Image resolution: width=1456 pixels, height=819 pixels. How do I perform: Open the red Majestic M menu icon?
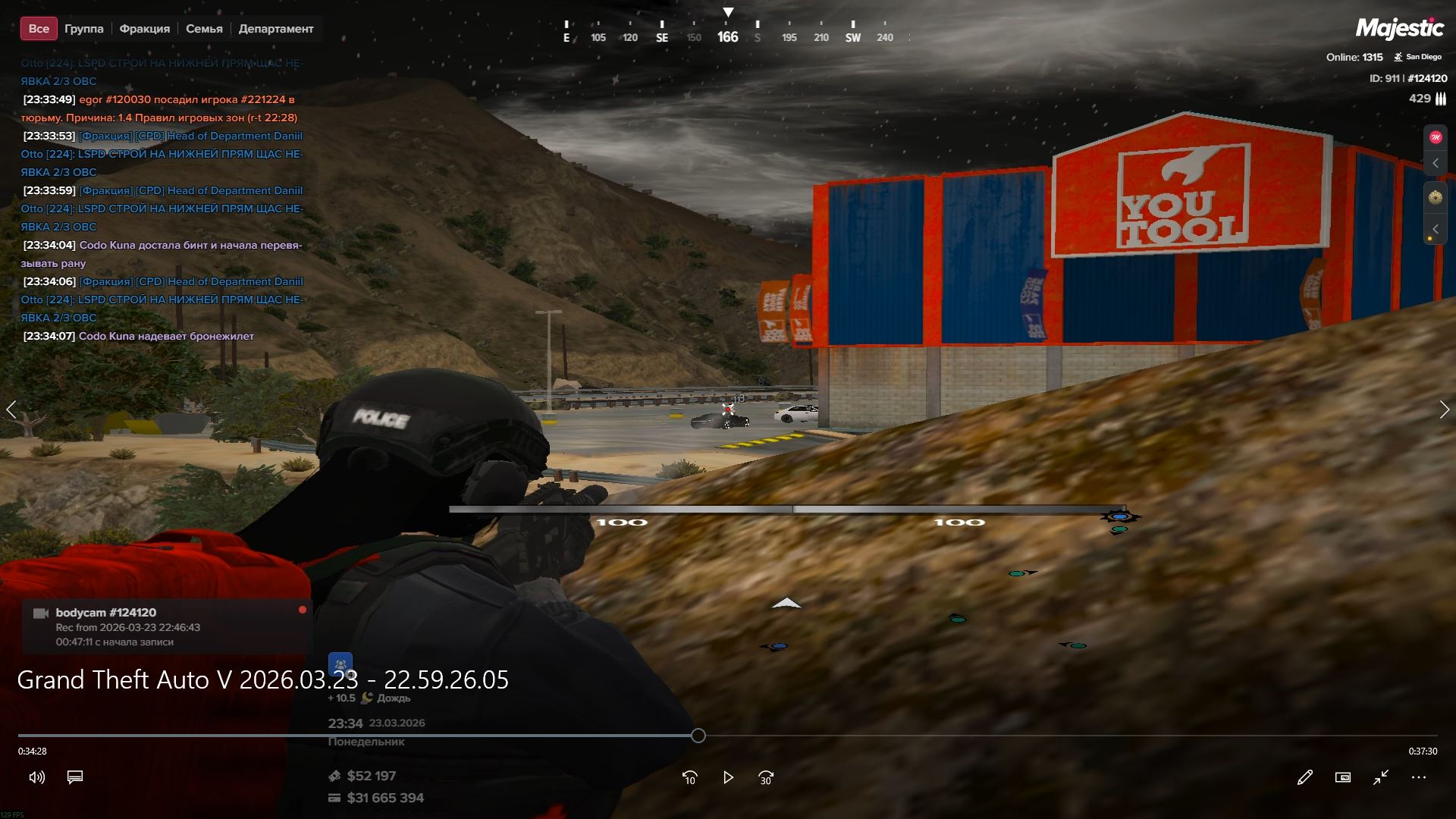[x=1435, y=137]
